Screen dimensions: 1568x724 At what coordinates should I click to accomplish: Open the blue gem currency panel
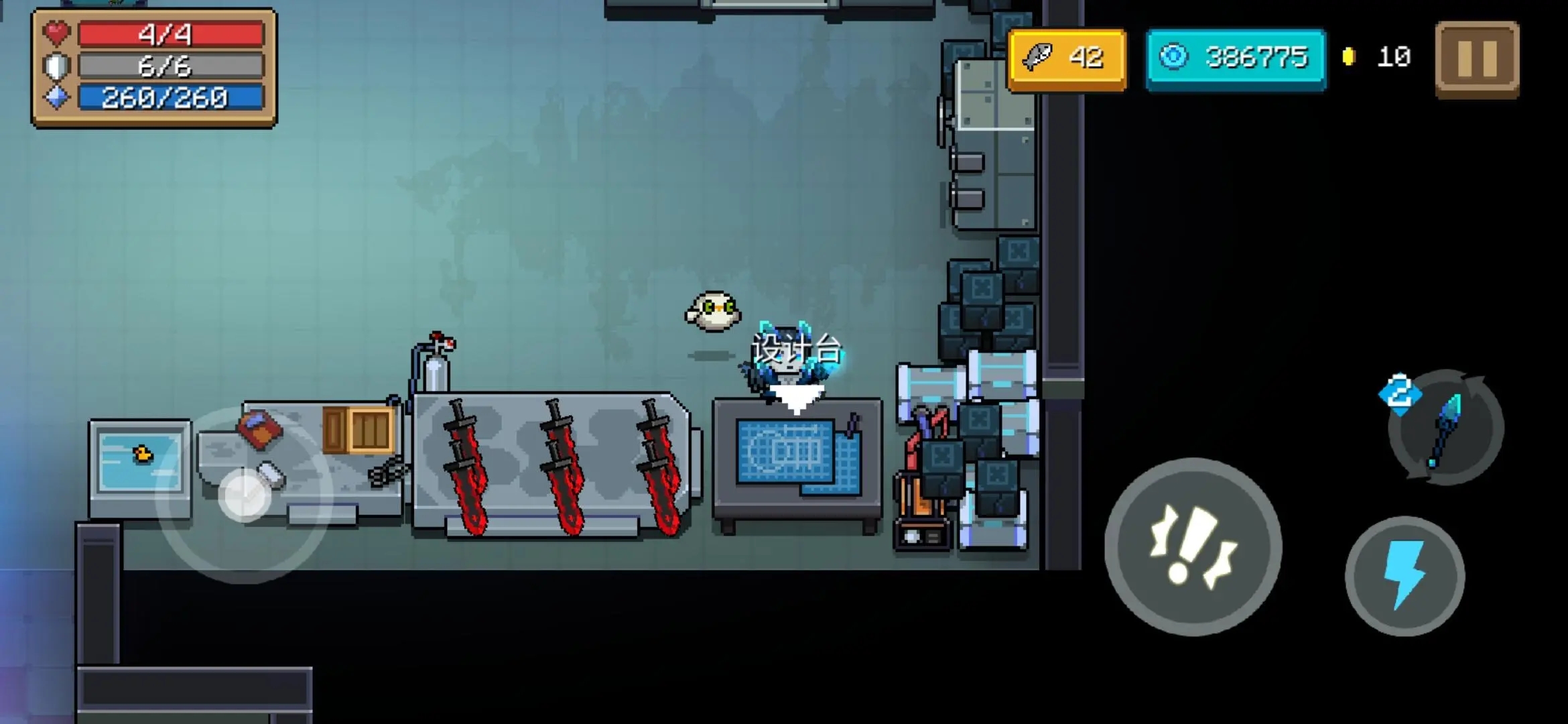1236,58
